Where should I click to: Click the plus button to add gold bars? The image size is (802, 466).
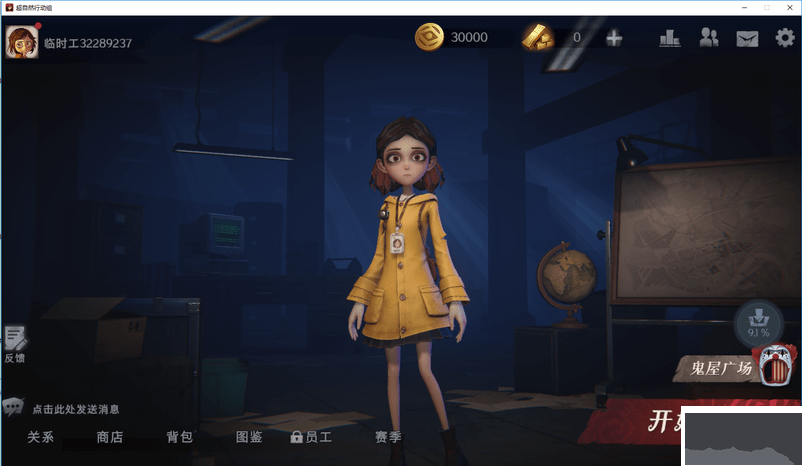coord(614,38)
